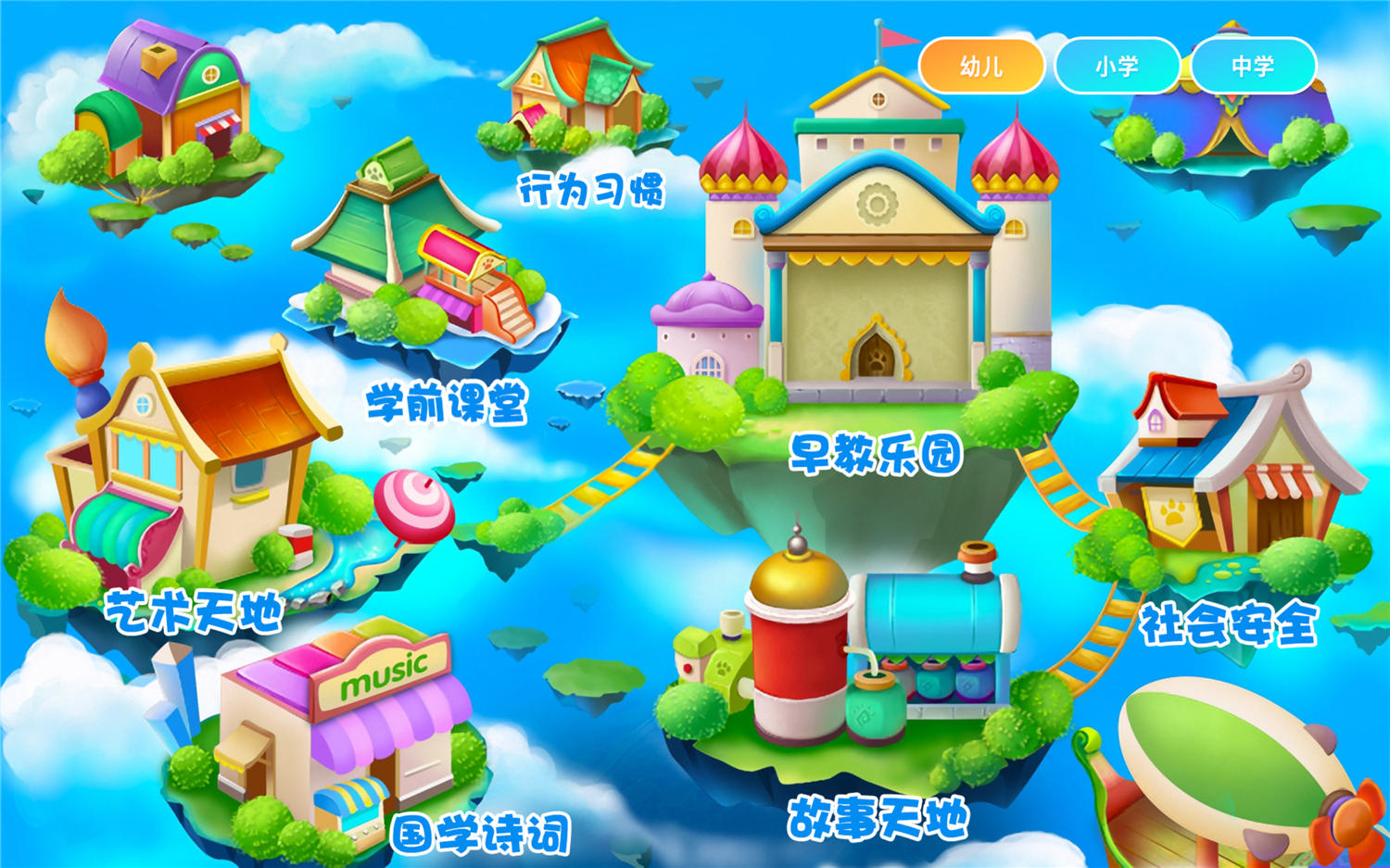1390x868 pixels.
Task: Enter the 社会安全 house on the right
Action: [x=1232, y=463]
